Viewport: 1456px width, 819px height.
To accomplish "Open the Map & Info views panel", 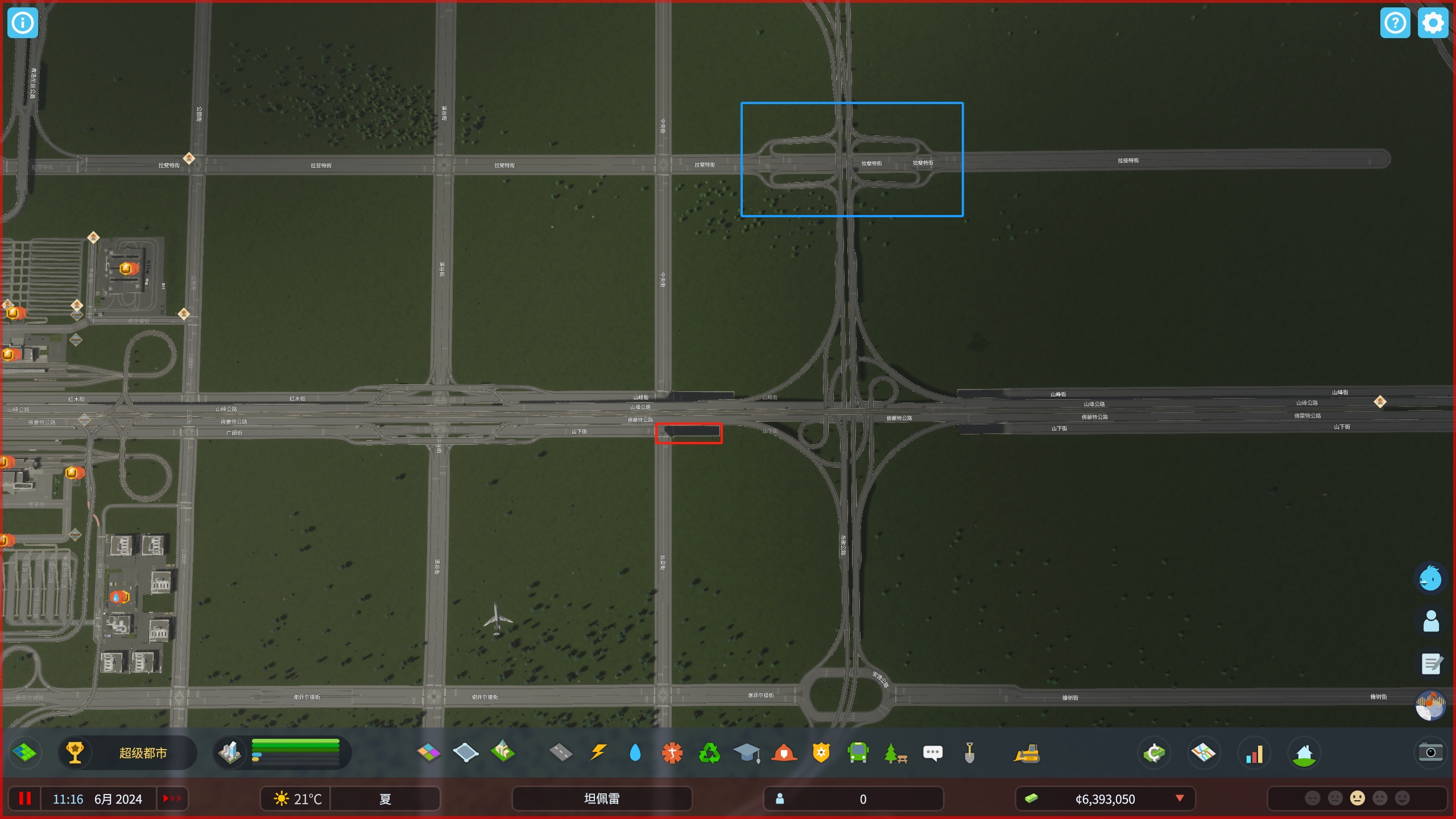I will (x=1205, y=752).
